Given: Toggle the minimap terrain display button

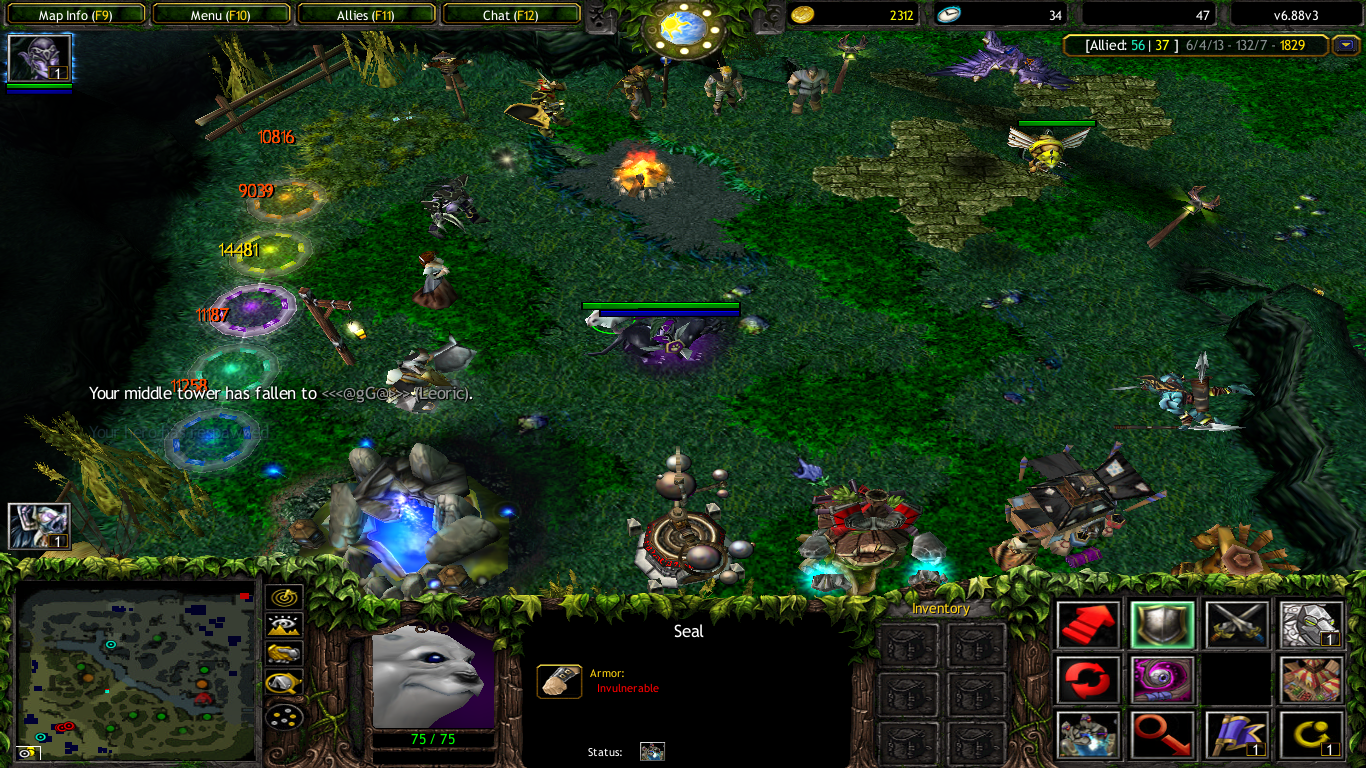Looking at the screenshot, I should (284, 626).
